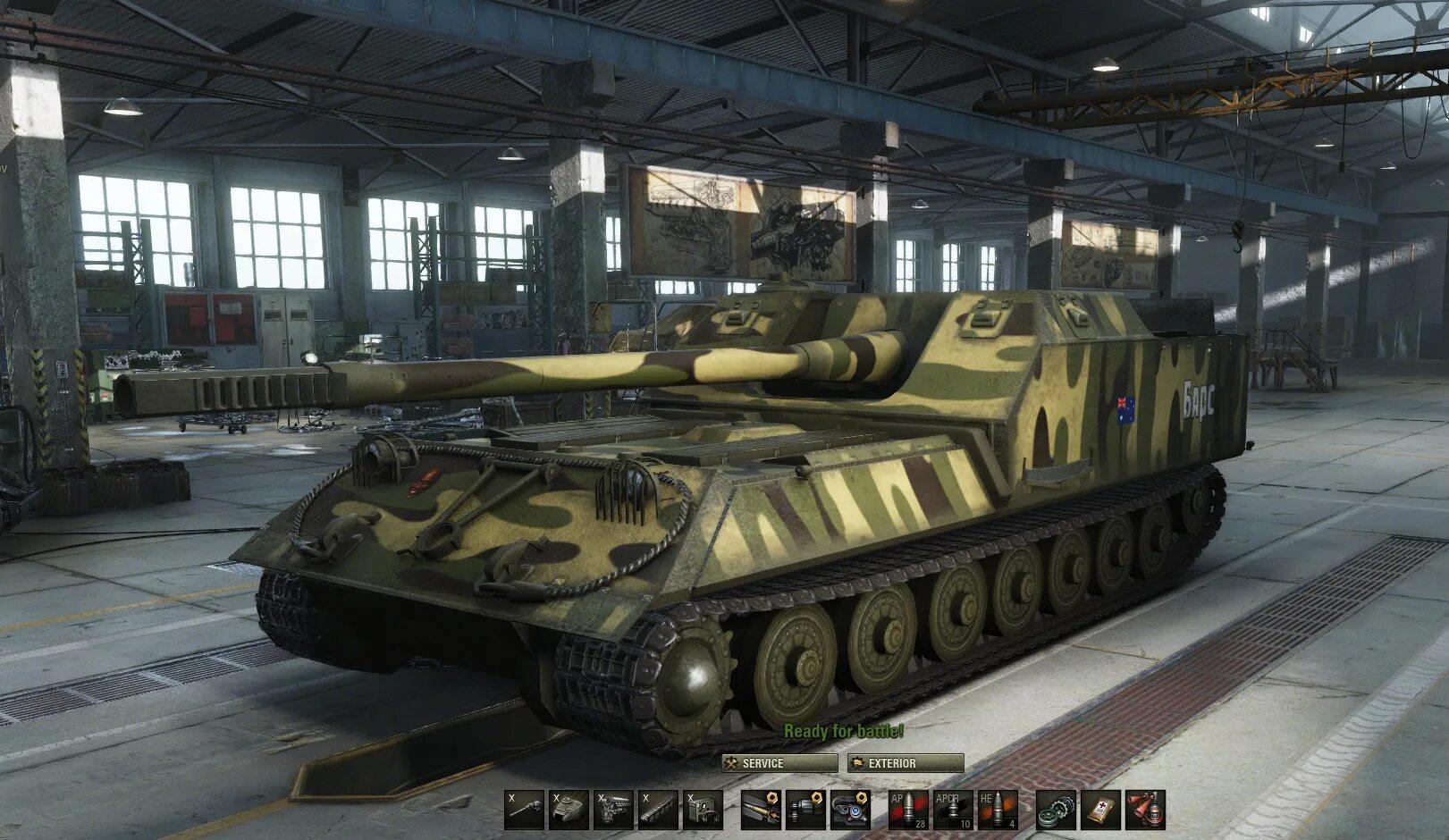Image resolution: width=1449 pixels, height=840 pixels.
Task: Choose the fire extinguisher consumable slot
Action: (x=1146, y=810)
